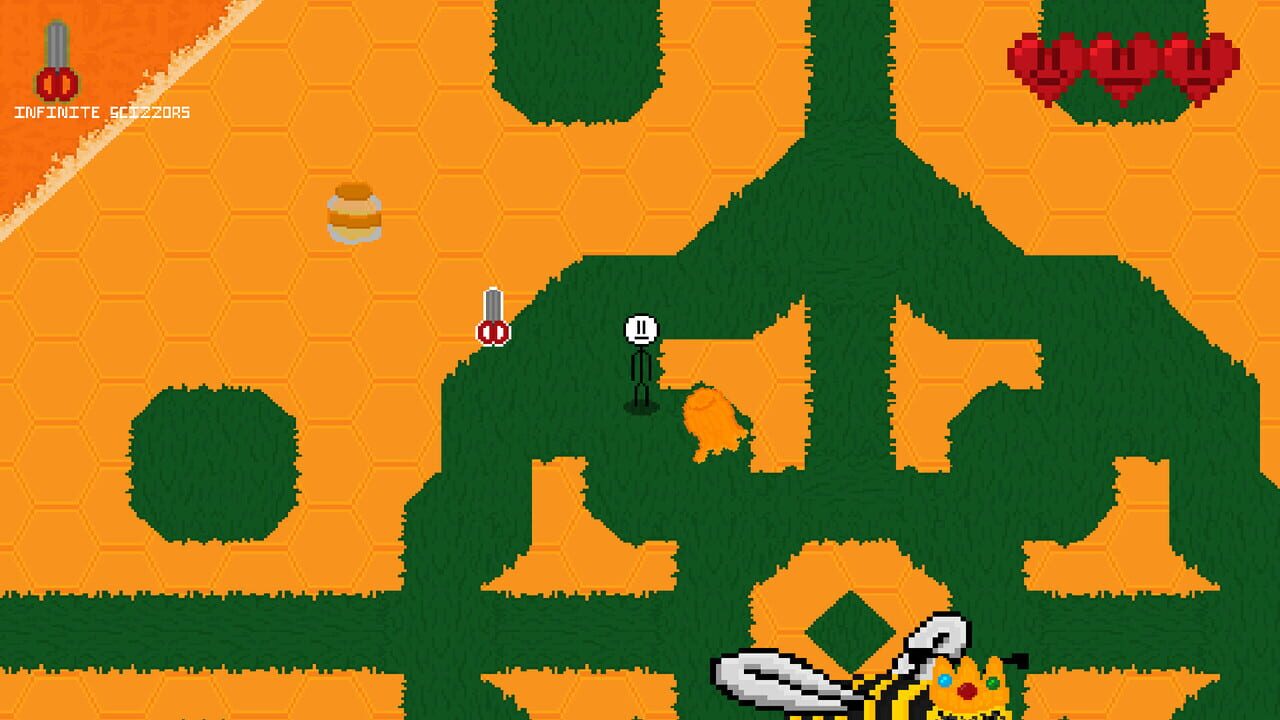Click the blue gem on the crown
This screenshot has height=720, width=1280.
[x=945, y=681]
